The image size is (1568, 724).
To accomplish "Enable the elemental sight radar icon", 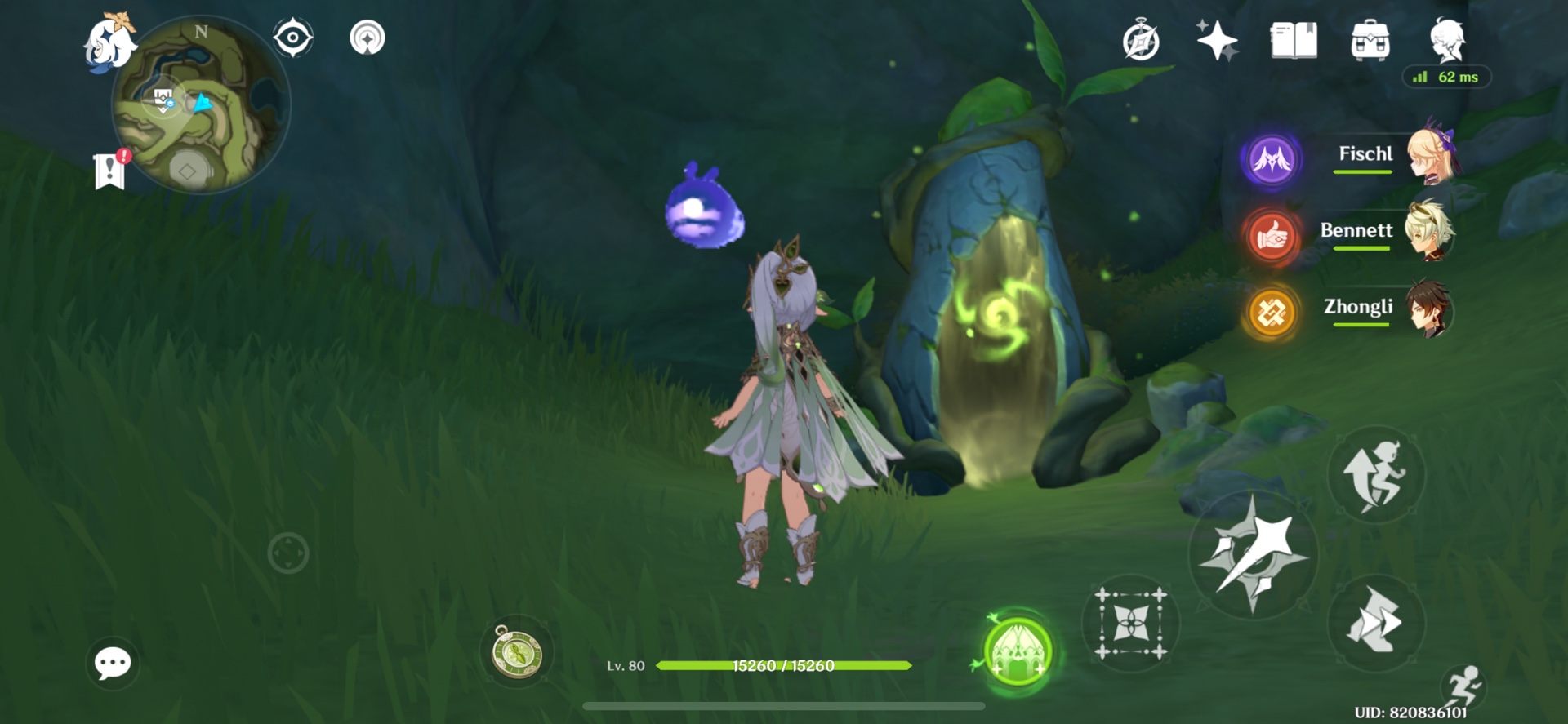I will pyautogui.click(x=369, y=36).
